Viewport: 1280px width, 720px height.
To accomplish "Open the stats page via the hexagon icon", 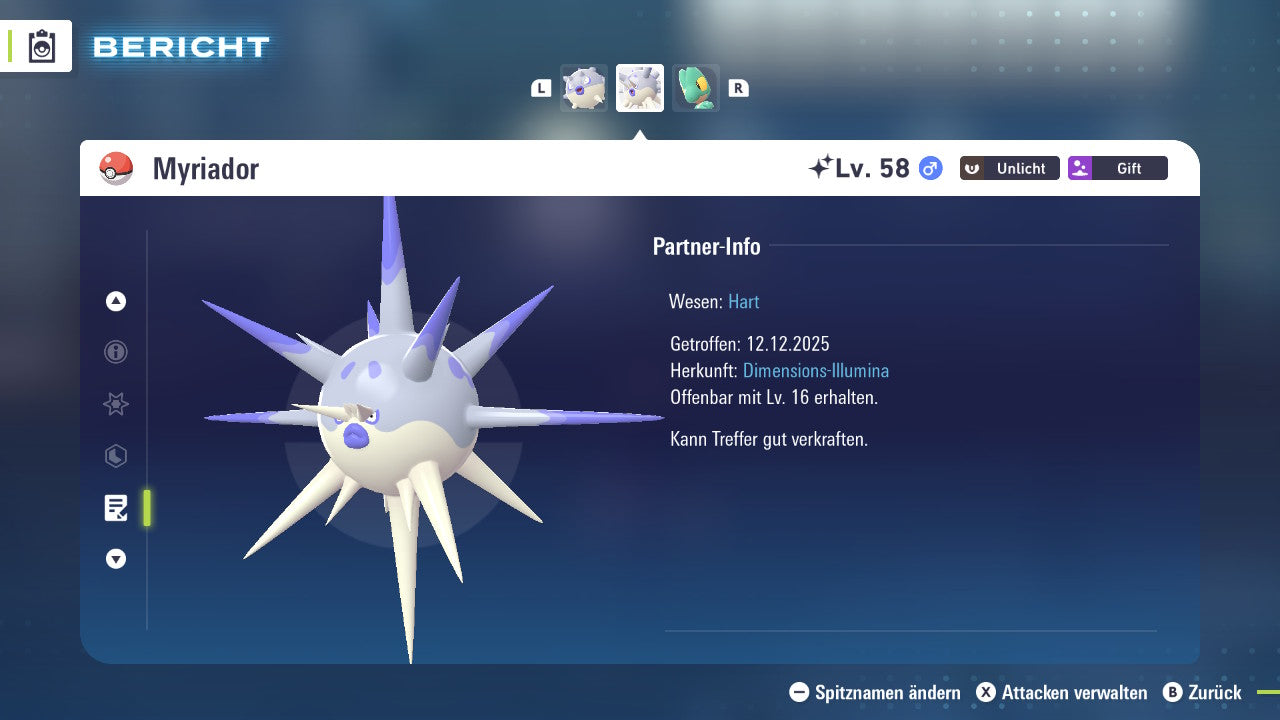I will (115, 456).
